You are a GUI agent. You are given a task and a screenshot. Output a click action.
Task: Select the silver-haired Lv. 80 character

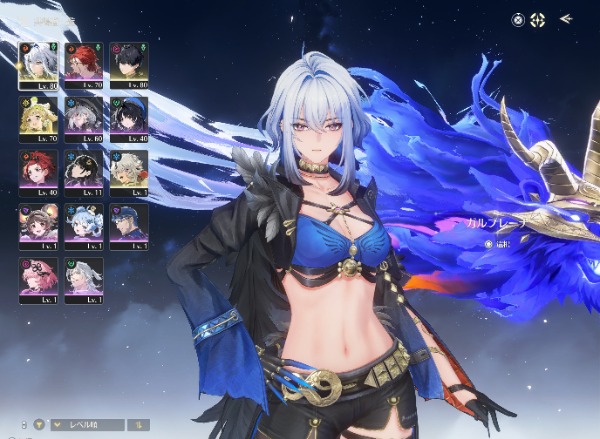pos(37,60)
